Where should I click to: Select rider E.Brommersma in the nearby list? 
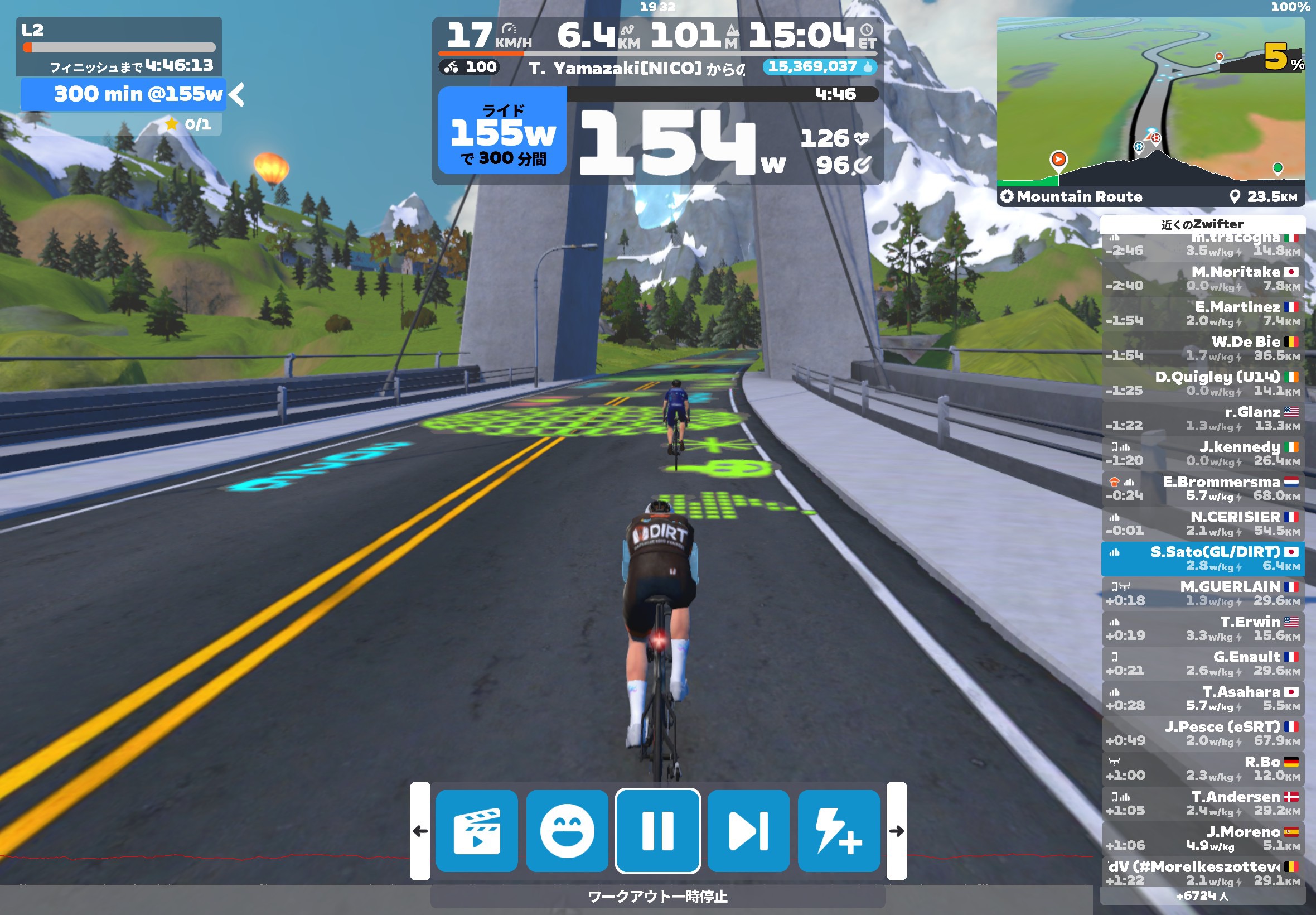1202,488
